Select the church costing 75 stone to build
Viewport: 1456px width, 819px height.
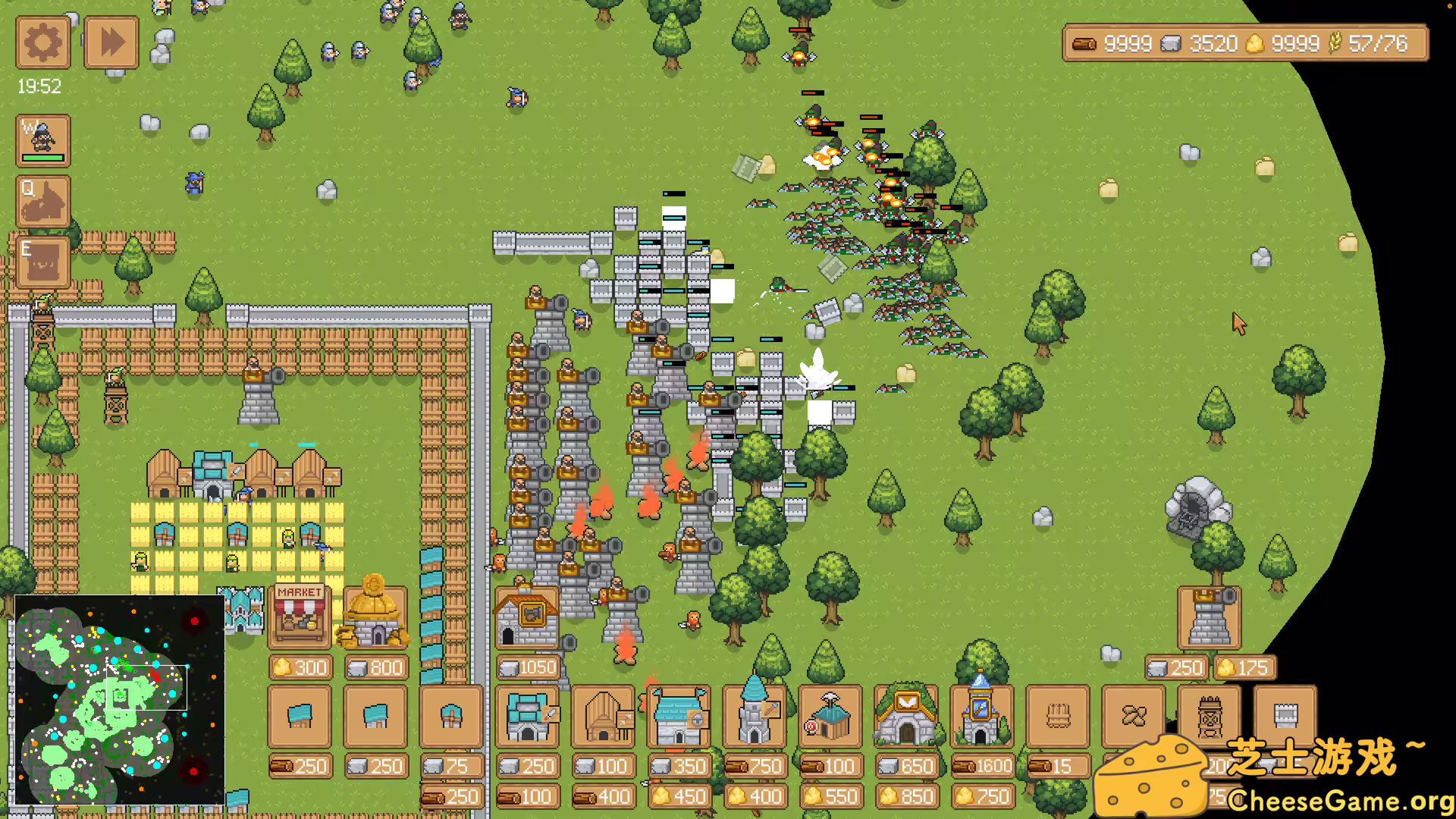click(451, 717)
